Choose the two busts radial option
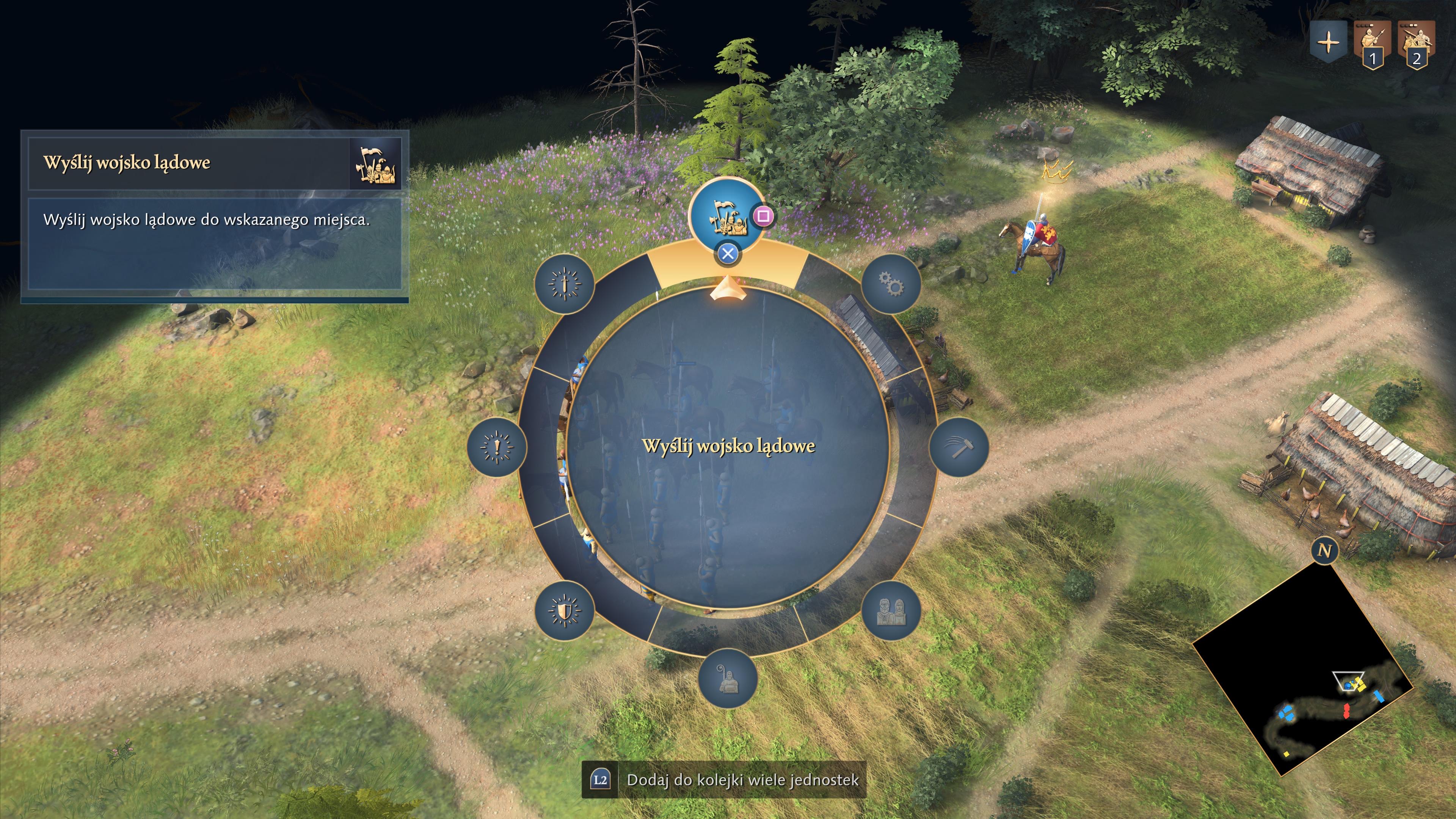The image size is (1456, 819). [x=891, y=610]
